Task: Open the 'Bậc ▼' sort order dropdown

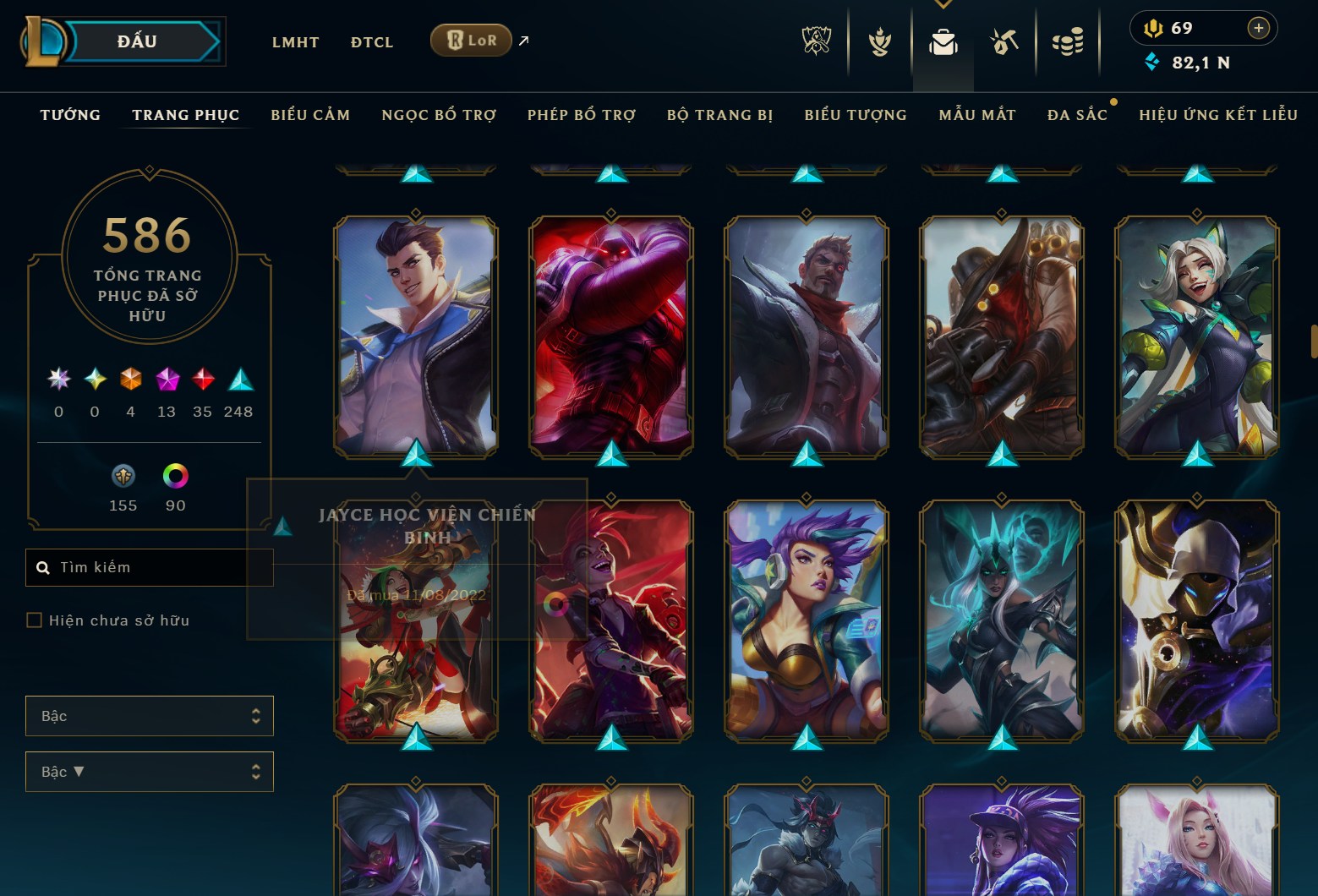Action: click(x=149, y=771)
